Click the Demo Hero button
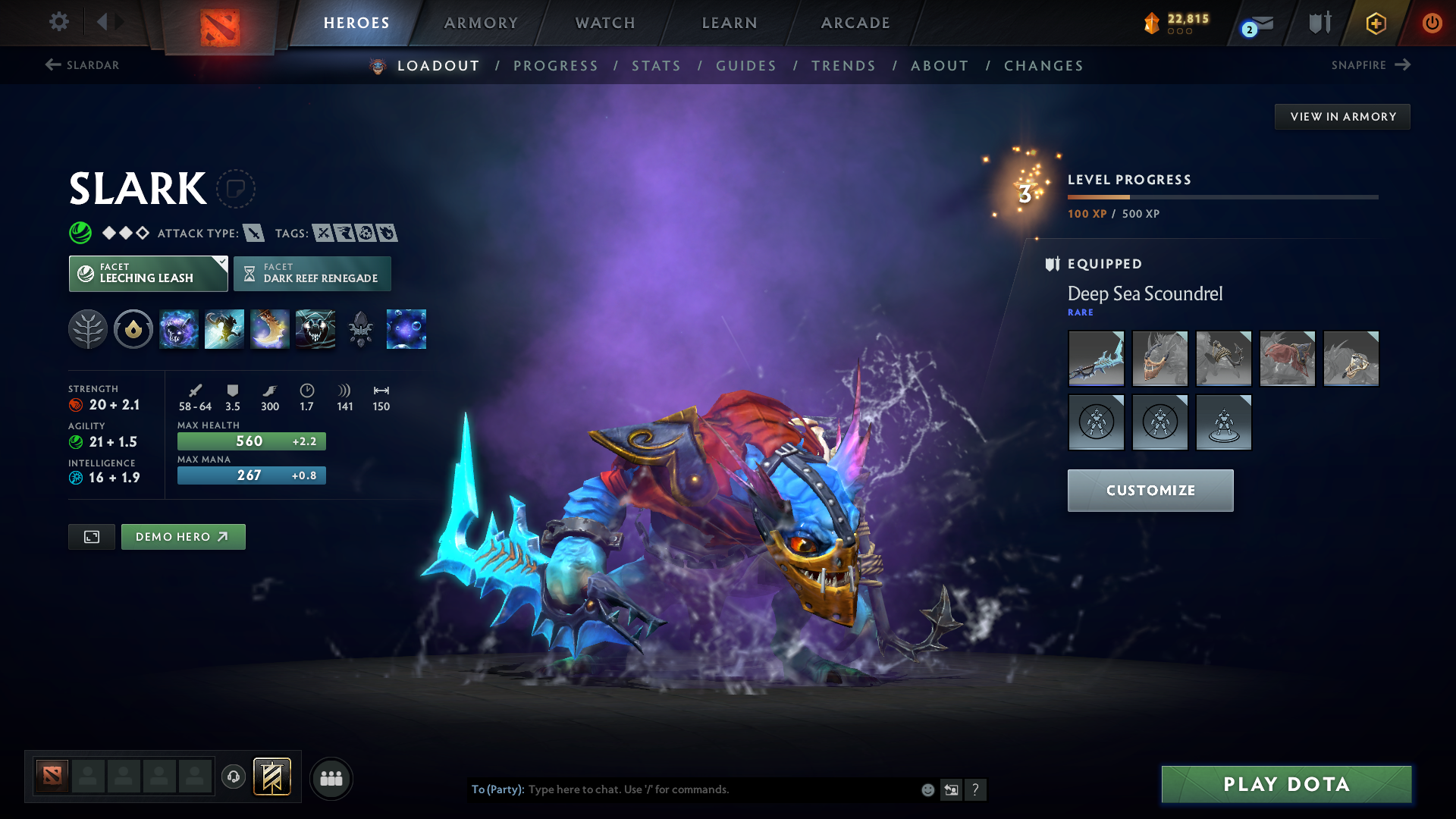The width and height of the screenshot is (1456, 819). [x=183, y=536]
